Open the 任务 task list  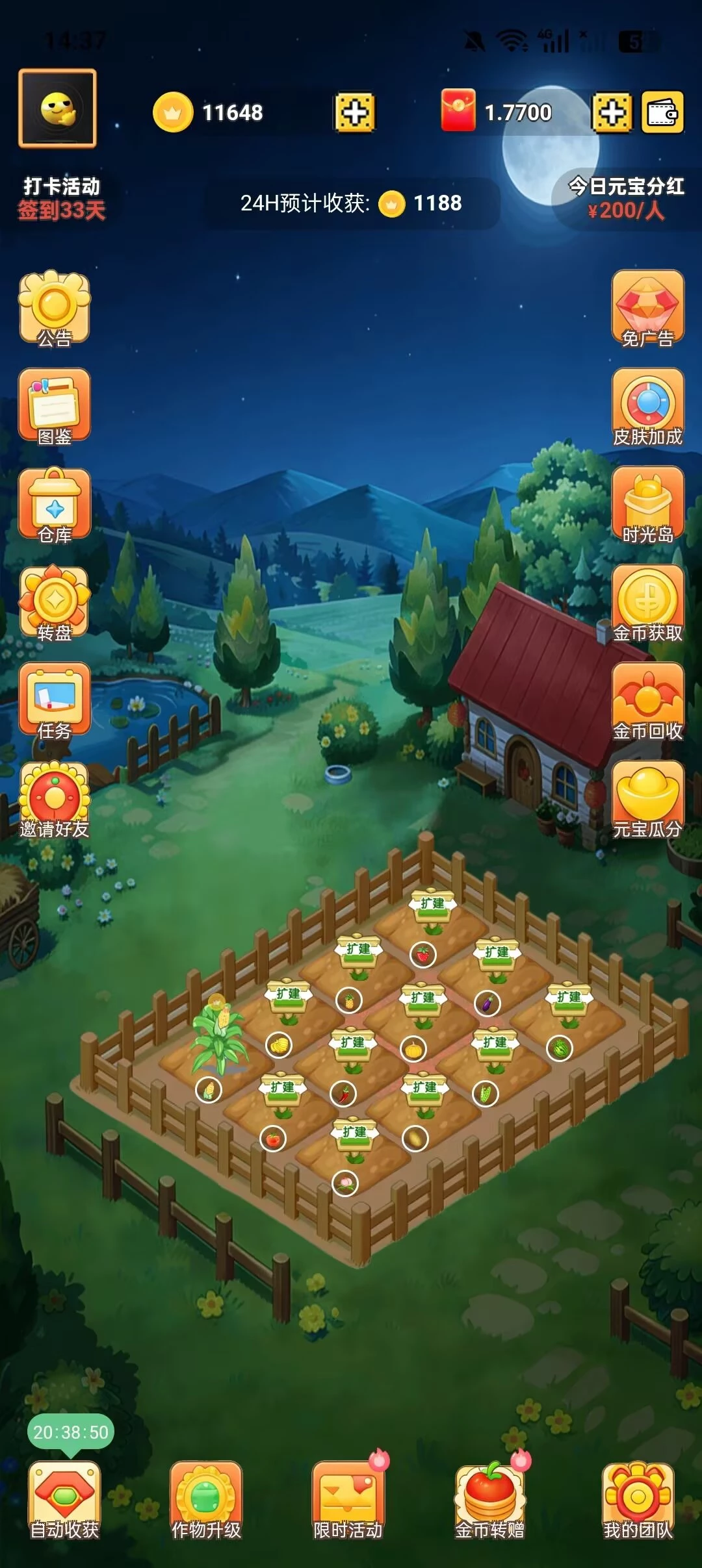pyautogui.click(x=55, y=701)
